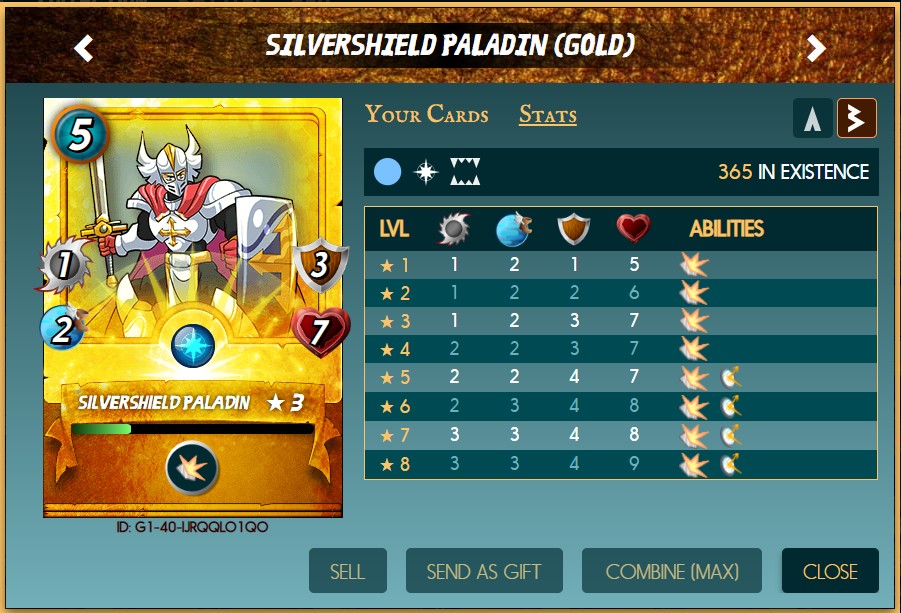Select the level 1 stats row
Image resolution: width=901 pixels, height=613 pixels.
tap(620, 265)
